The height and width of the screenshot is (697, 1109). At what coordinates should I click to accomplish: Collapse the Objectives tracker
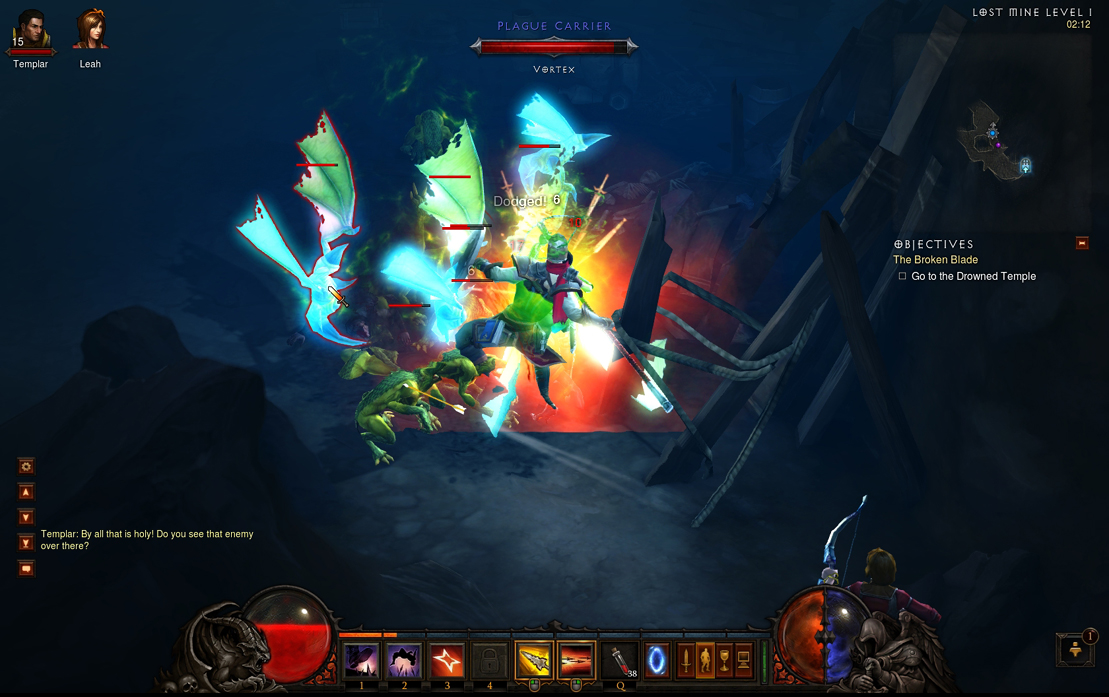tap(1081, 243)
